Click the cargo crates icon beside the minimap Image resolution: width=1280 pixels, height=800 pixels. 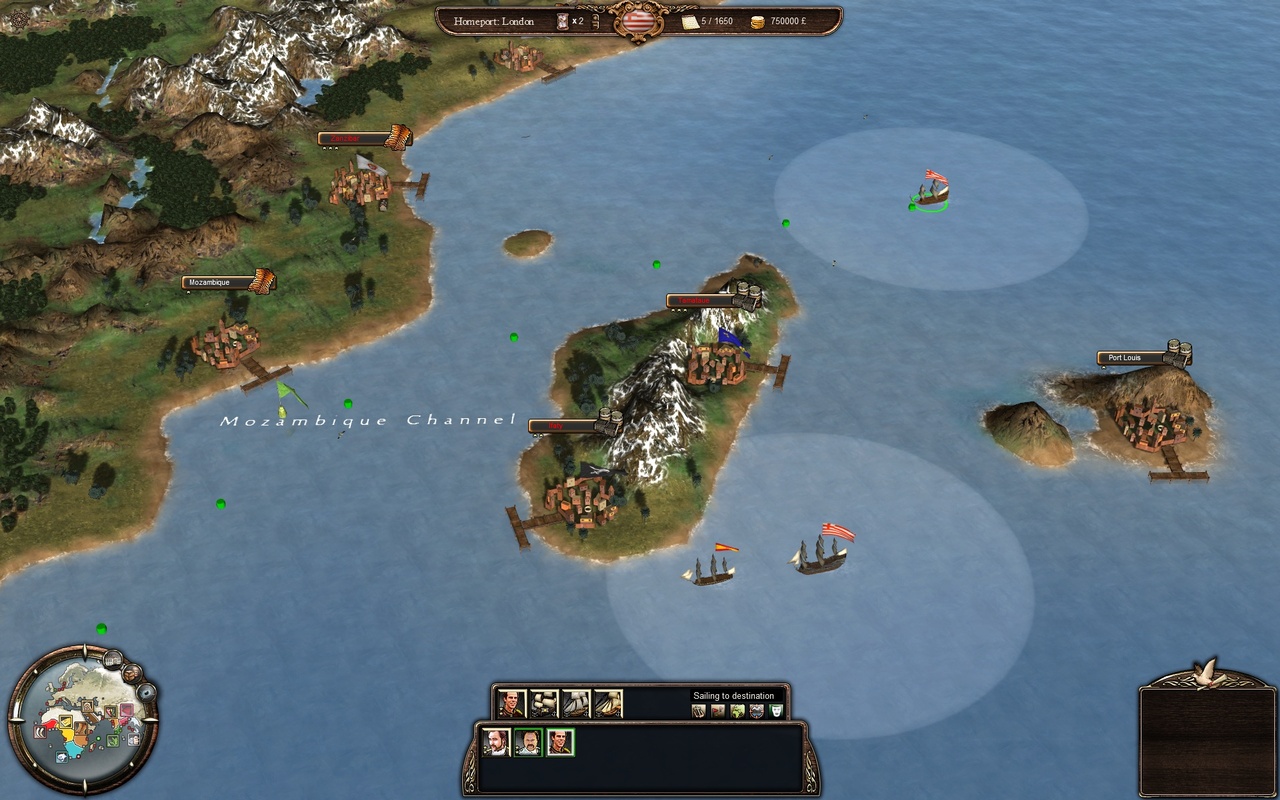tap(131, 673)
